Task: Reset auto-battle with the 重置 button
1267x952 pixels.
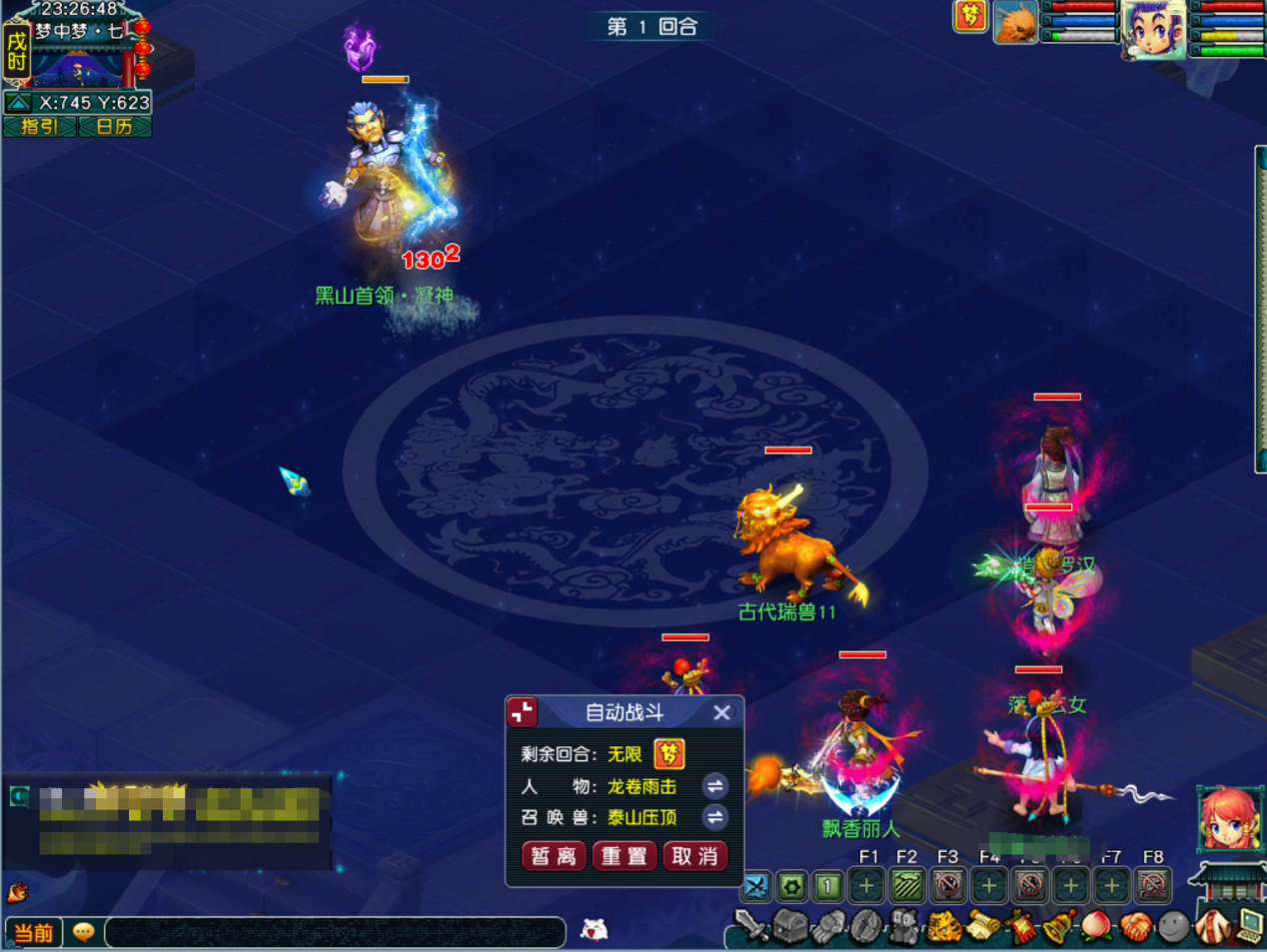Action: tap(625, 856)
